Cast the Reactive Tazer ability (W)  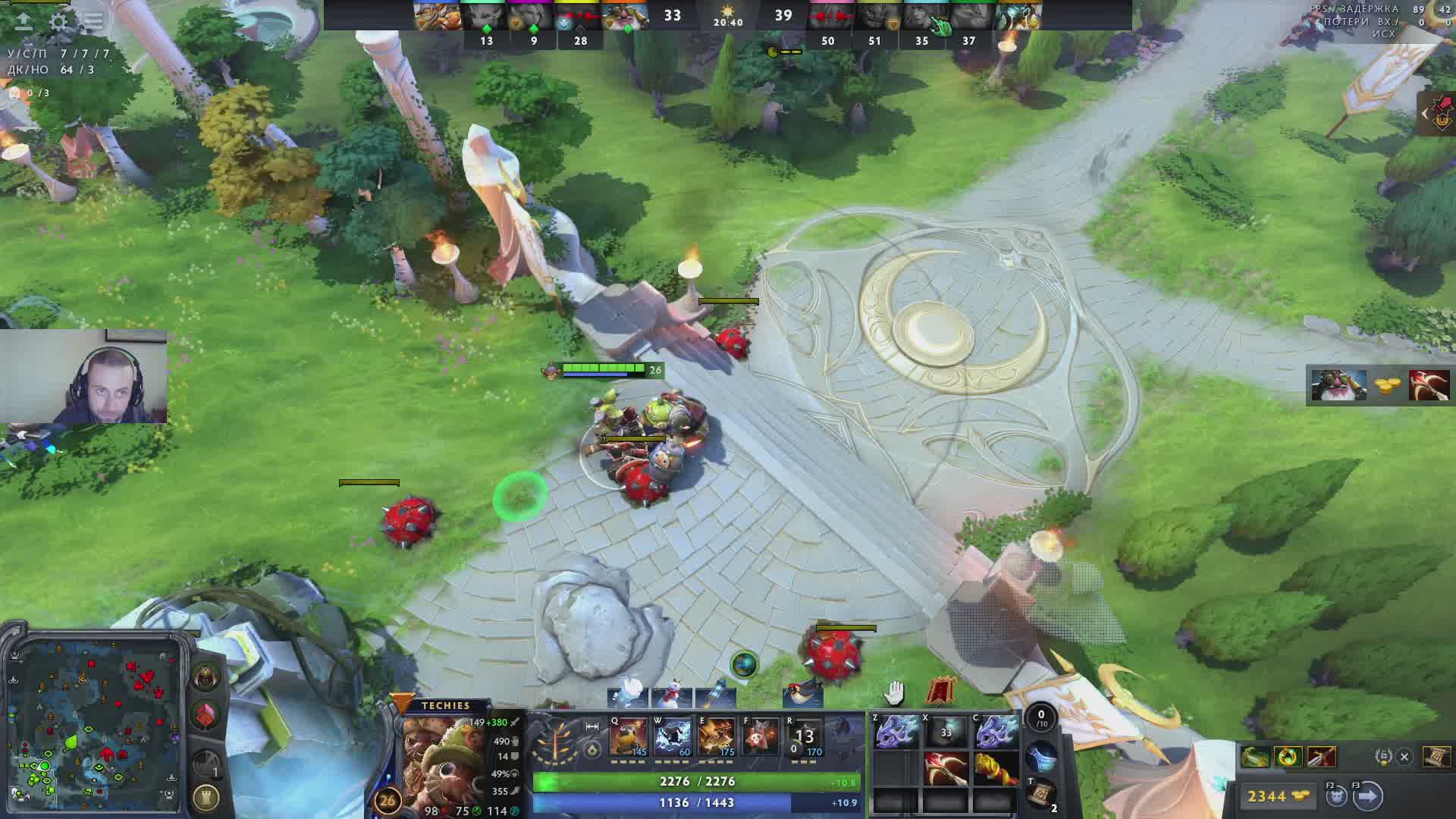(x=673, y=737)
